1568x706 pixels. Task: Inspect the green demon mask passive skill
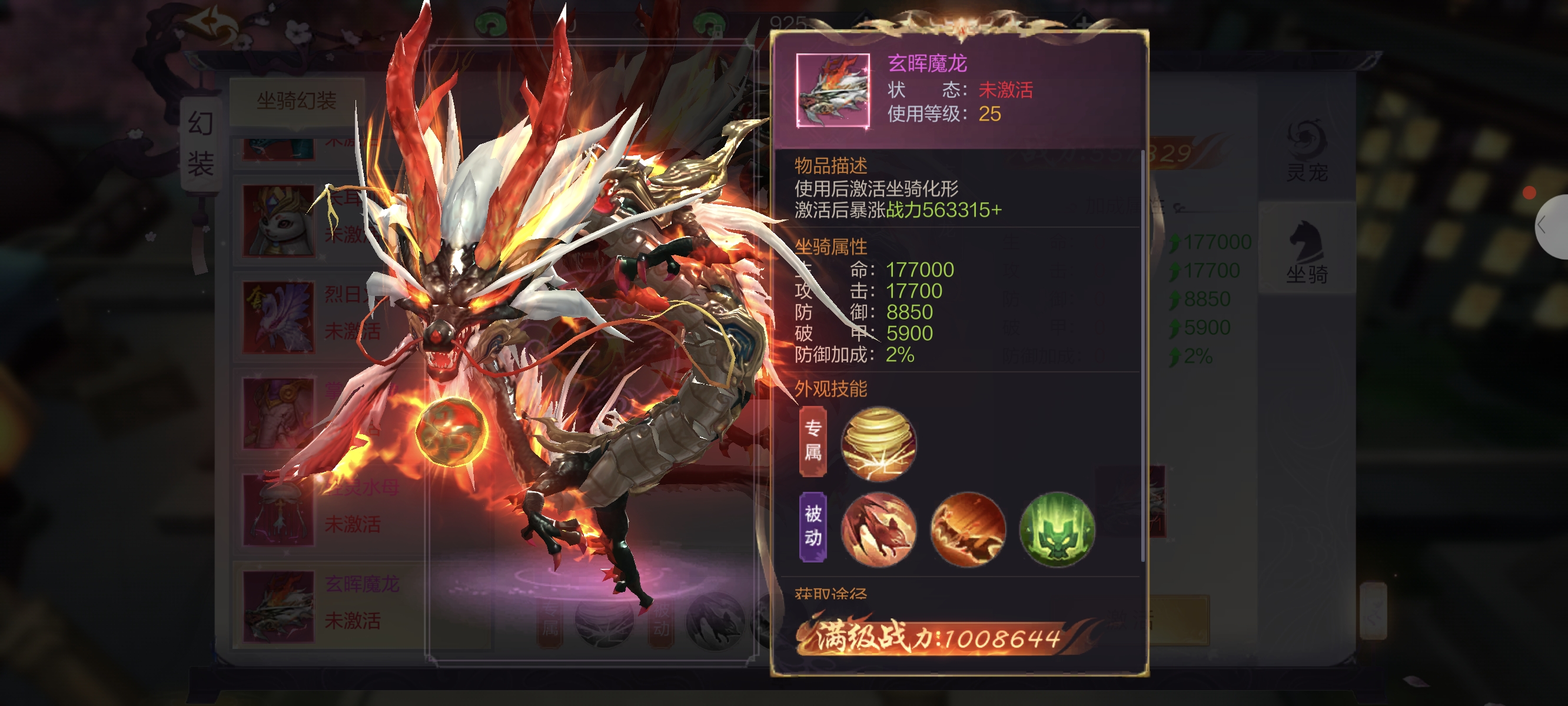1057,529
